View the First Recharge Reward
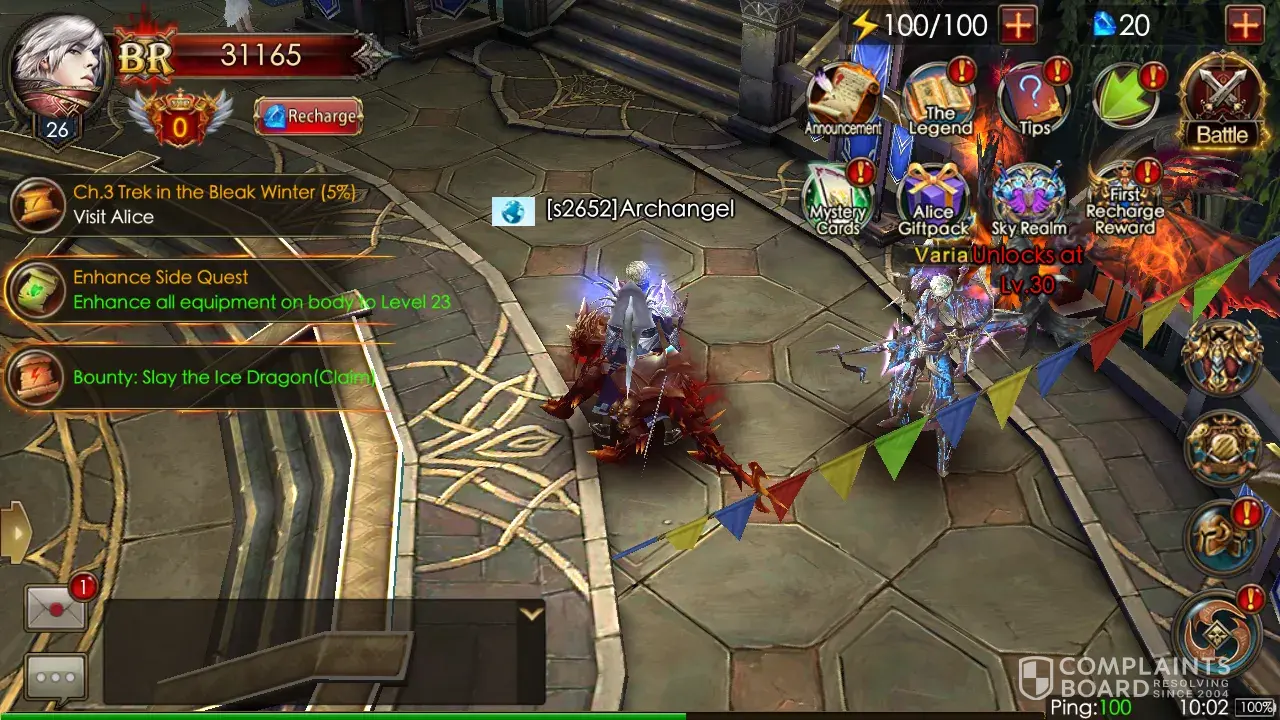 click(1124, 198)
